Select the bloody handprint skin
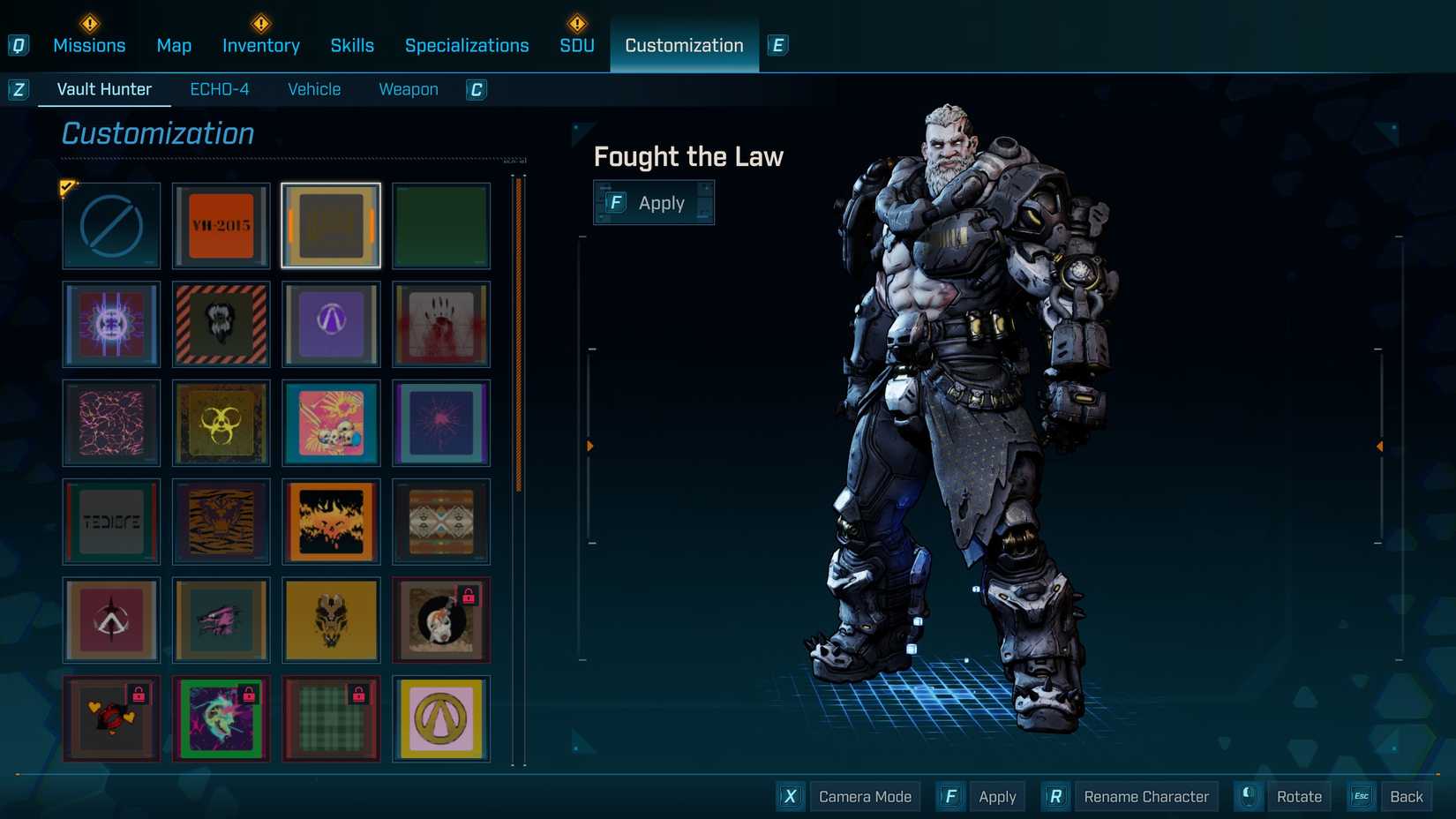The width and height of the screenshot is (1456, 819). pyautogui.click(x=441, y=325)
